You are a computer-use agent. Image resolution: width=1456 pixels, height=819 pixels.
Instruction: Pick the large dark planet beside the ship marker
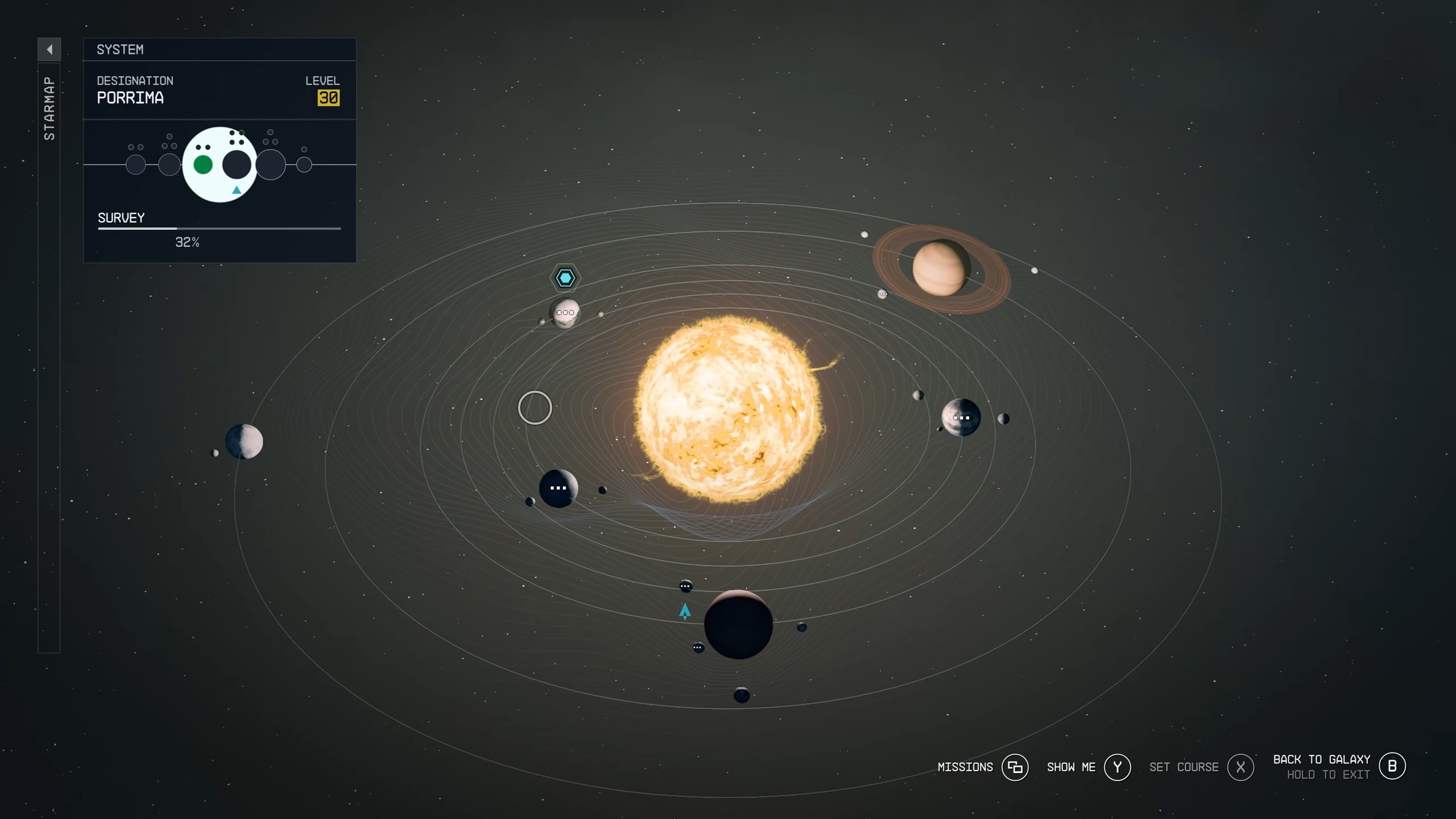click(x=738, y=624)
